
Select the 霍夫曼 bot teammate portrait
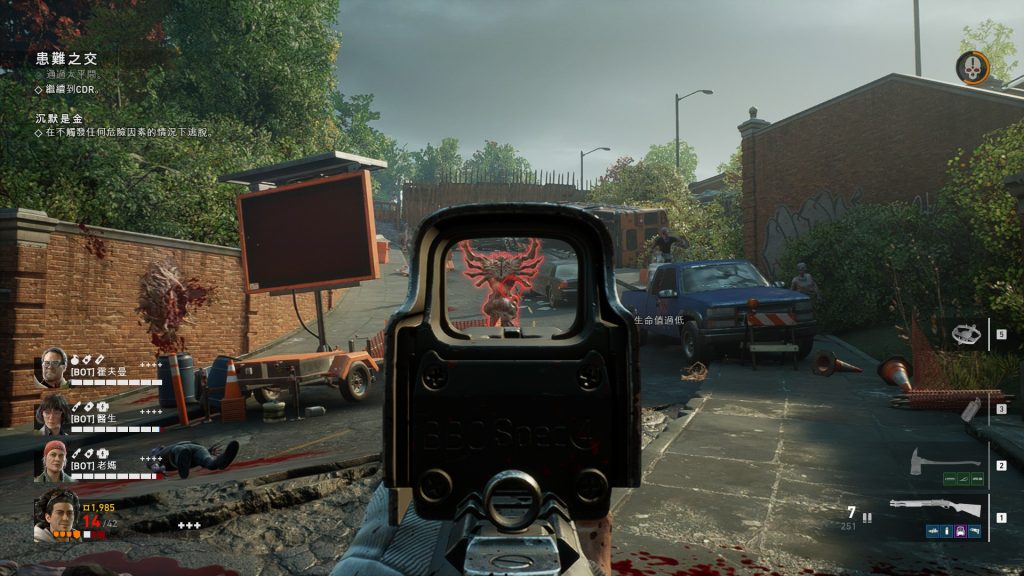click(52, 367)
